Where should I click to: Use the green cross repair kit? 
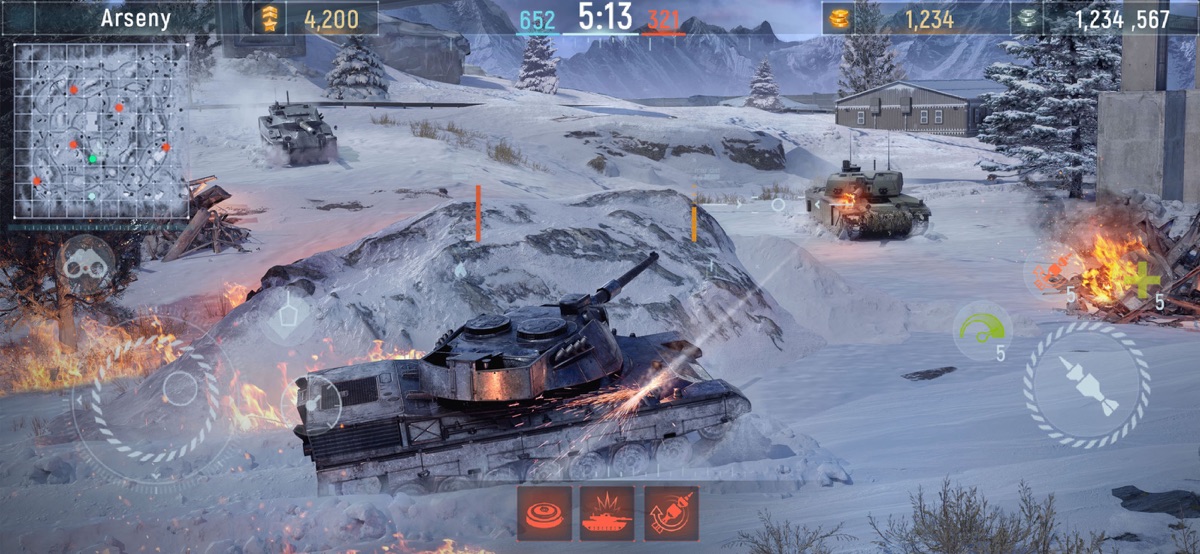click(x=1144, y=277)
